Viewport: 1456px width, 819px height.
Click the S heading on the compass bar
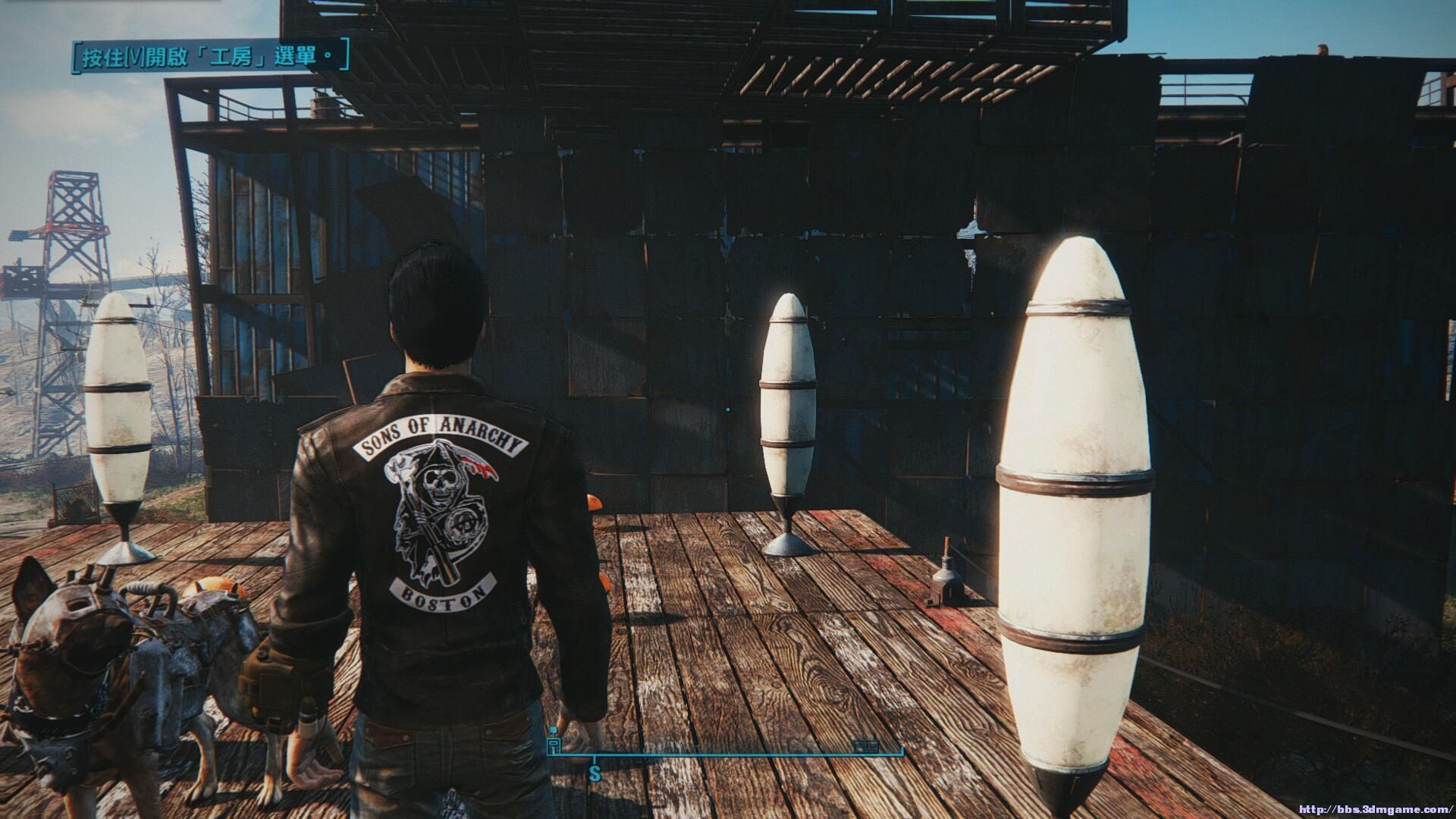595,774
